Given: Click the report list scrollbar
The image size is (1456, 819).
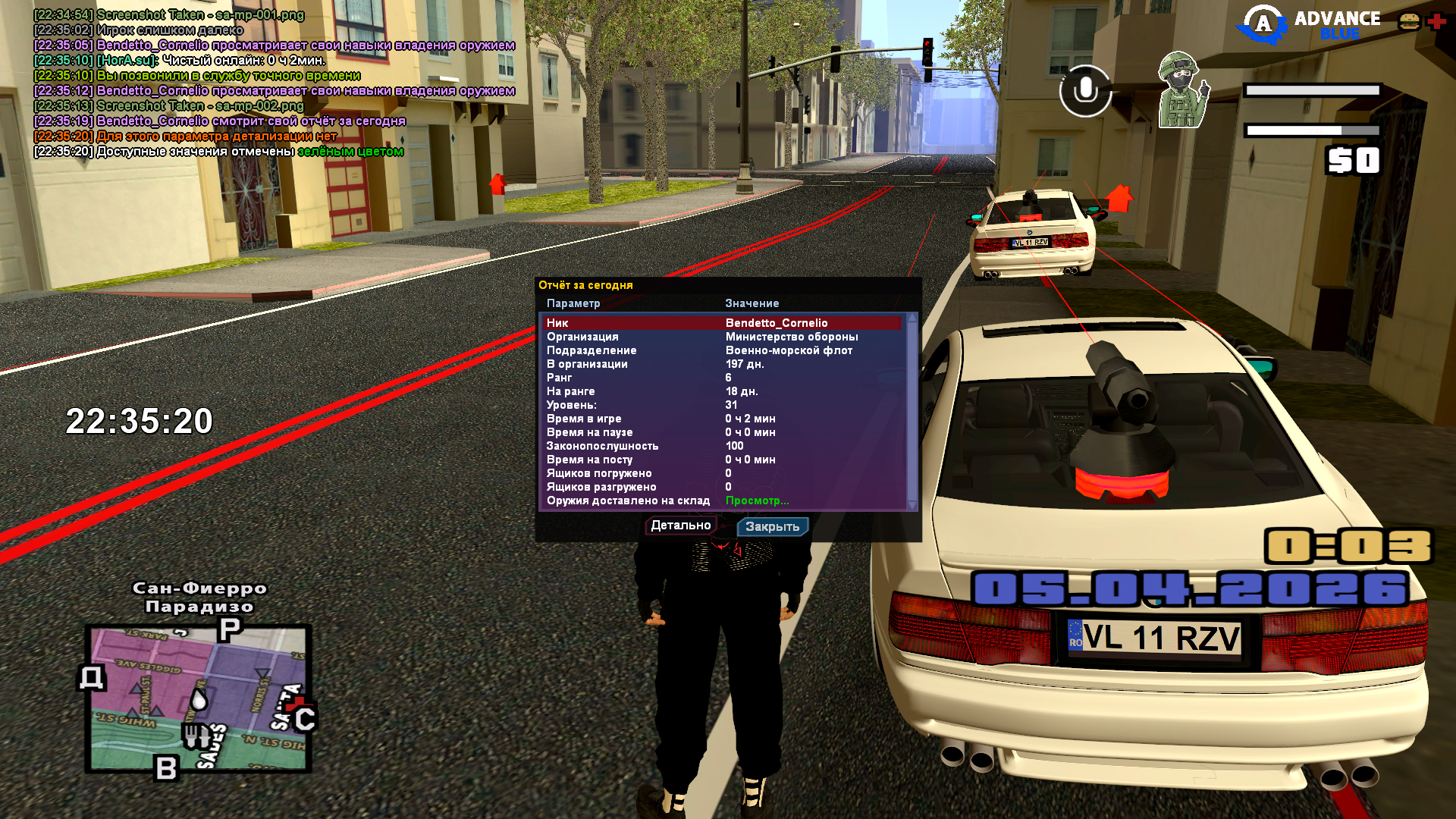Looking at the screenshot, I should 912,409.
